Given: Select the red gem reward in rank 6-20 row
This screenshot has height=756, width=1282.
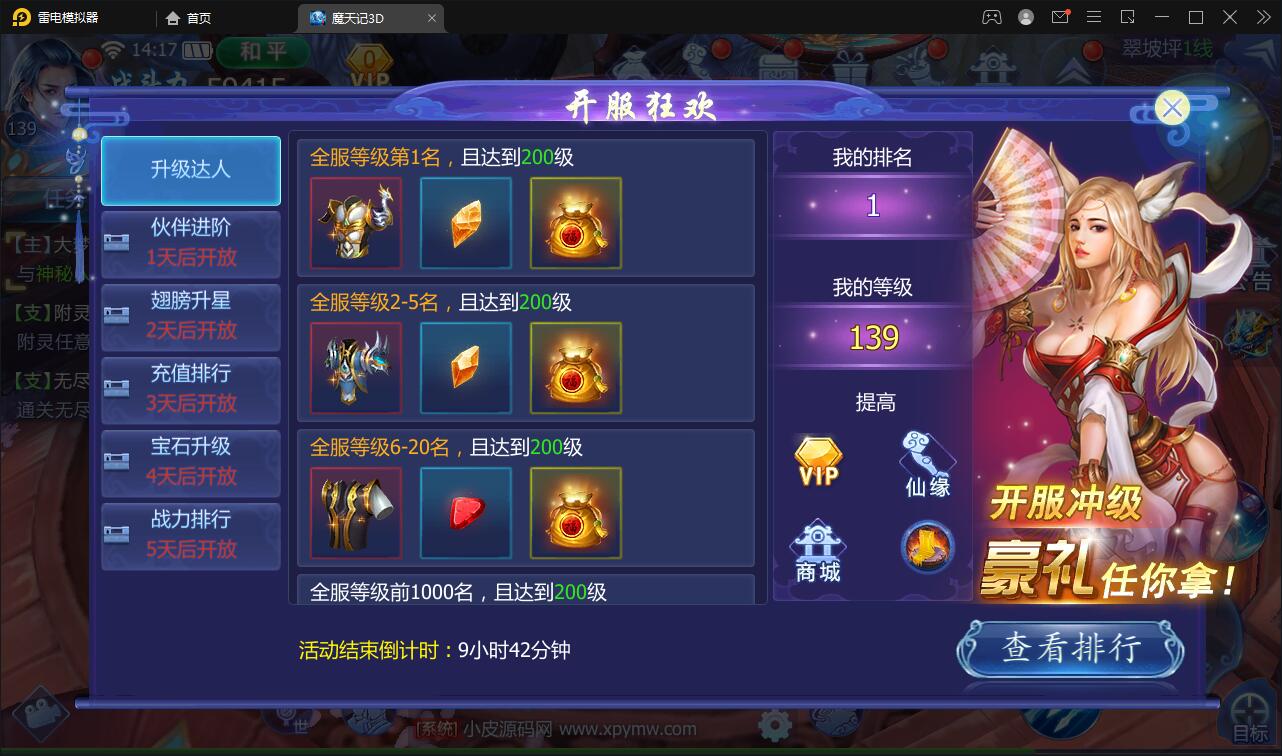Looking at the screenshot, I should [465, 513].
